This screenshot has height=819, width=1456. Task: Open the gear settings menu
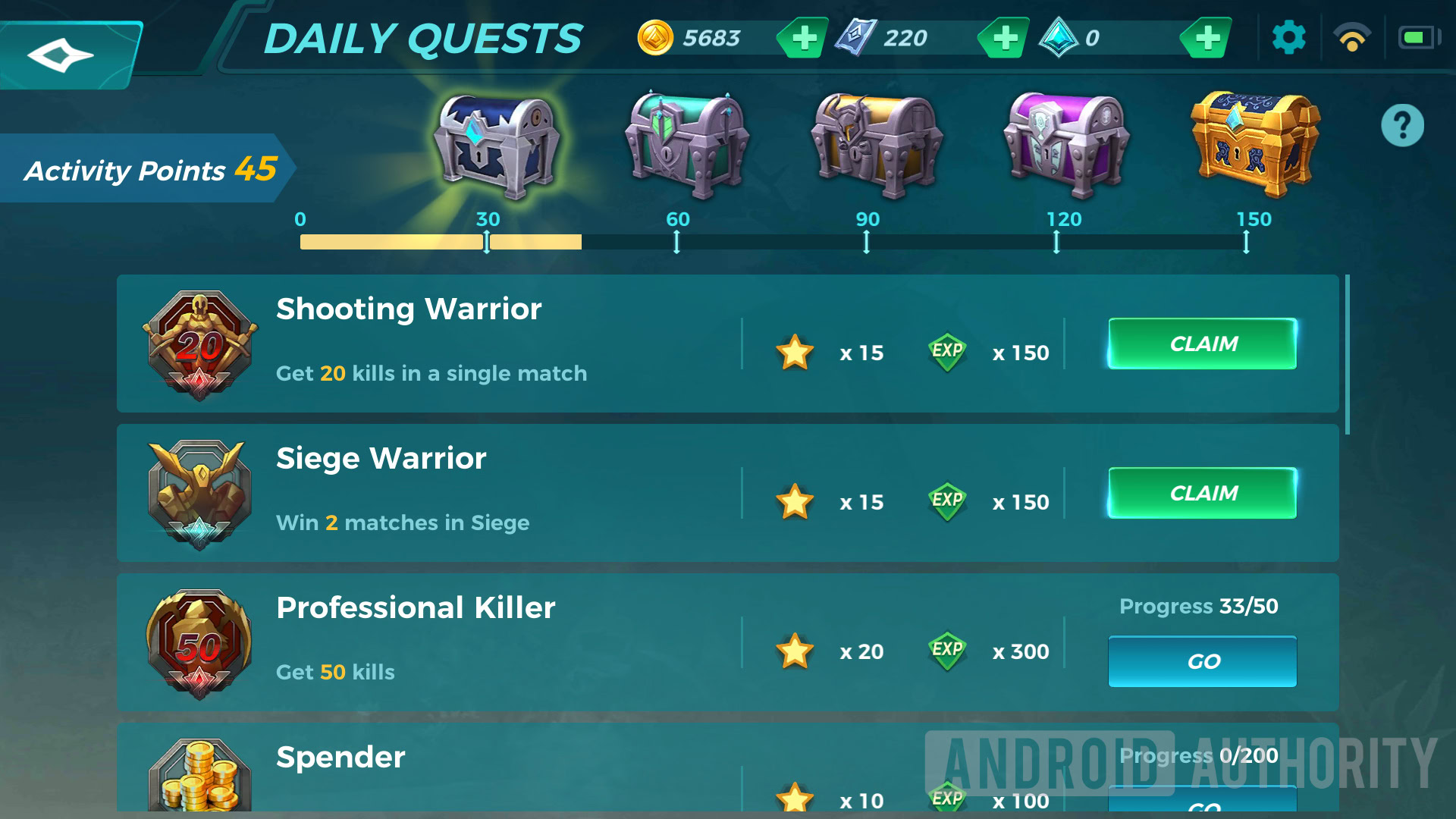(x=1288, y=38)
